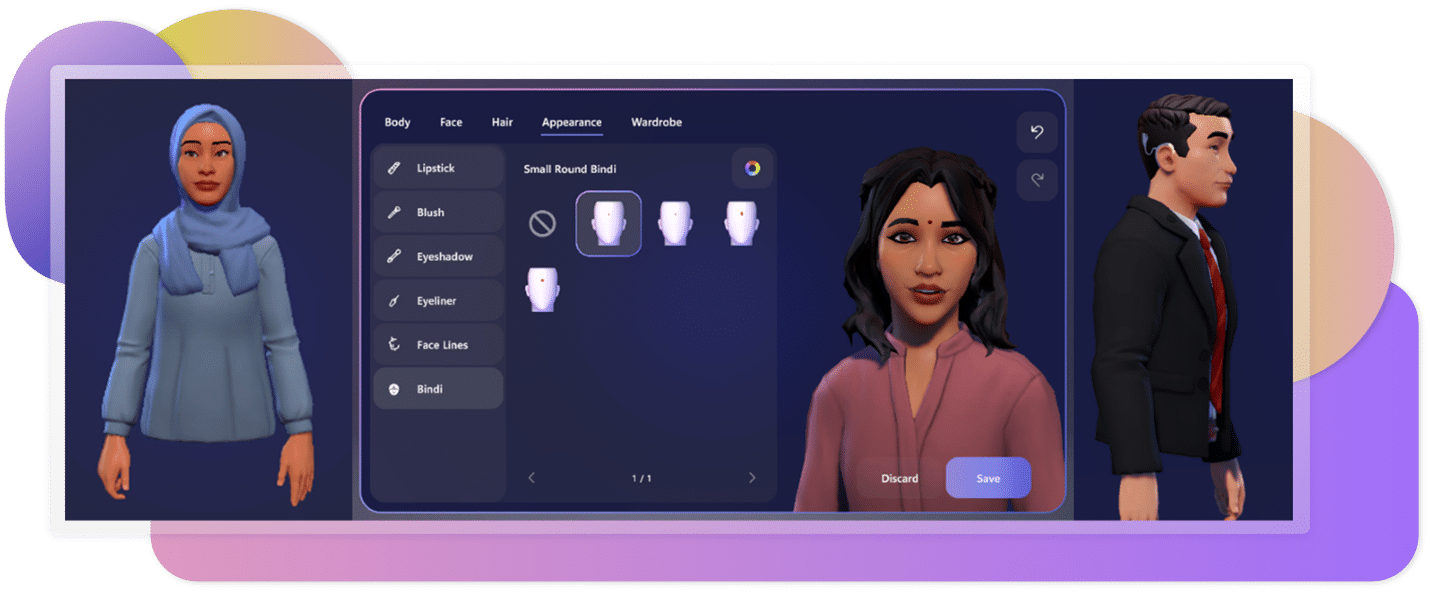Open the bindi color wheel picker
This screenshot has height=592, width=1430.
[752, 168]
